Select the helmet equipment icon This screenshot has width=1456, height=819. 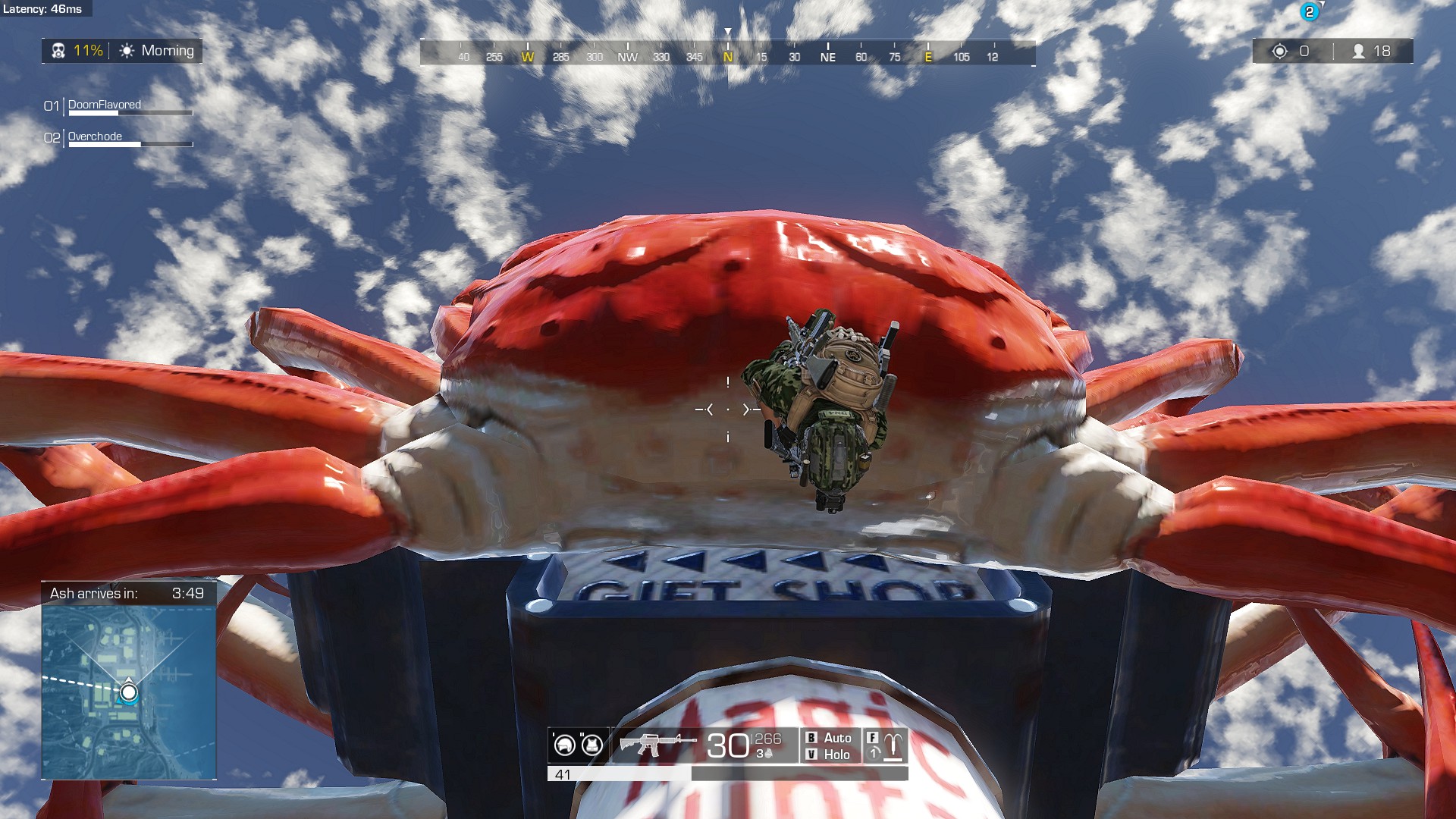(x=563, y=745)
